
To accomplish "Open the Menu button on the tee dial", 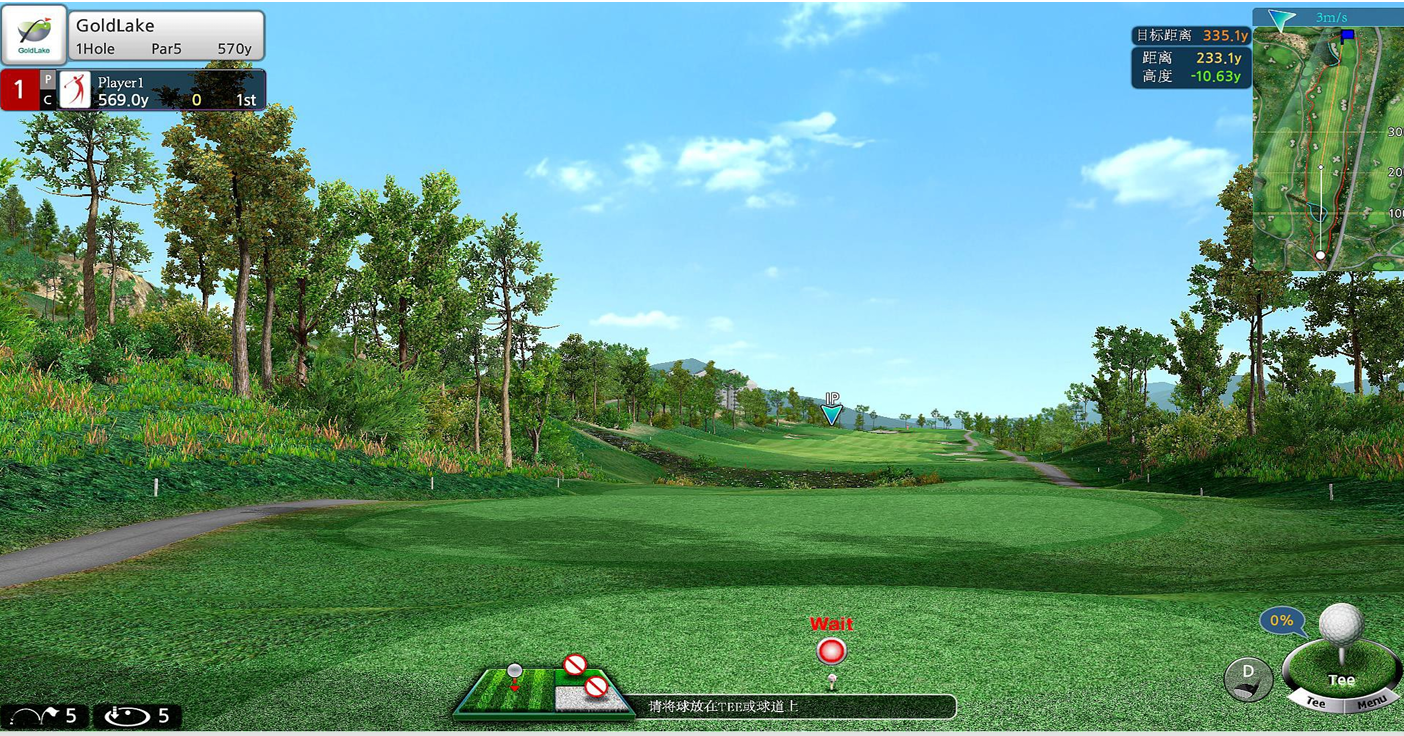I will click(x=1371, y=704).
